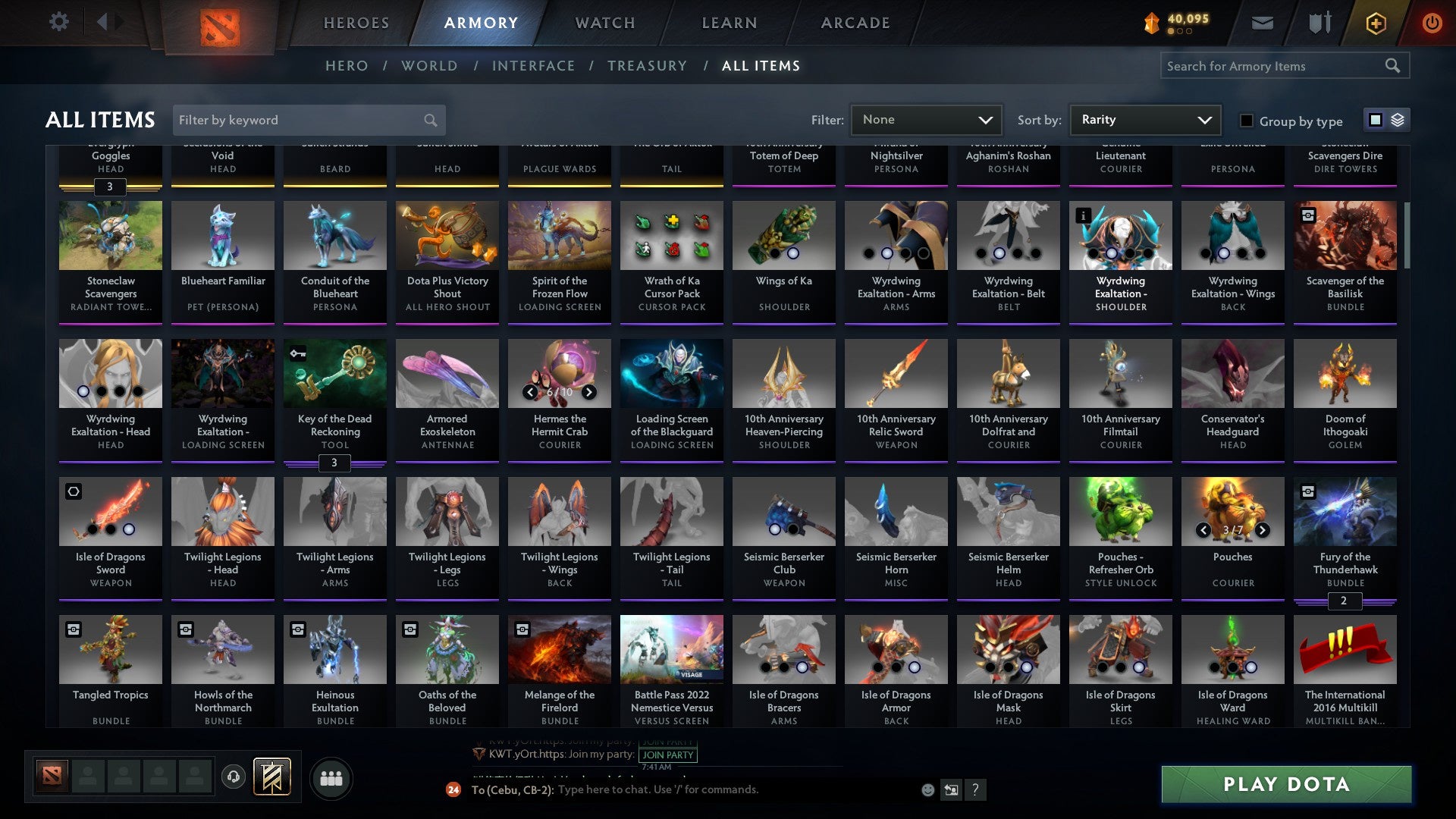The height and width of the screenshot is (819, 1456).
Task: Open the friends list icon near the party slots
Action: tap(330, 777)
